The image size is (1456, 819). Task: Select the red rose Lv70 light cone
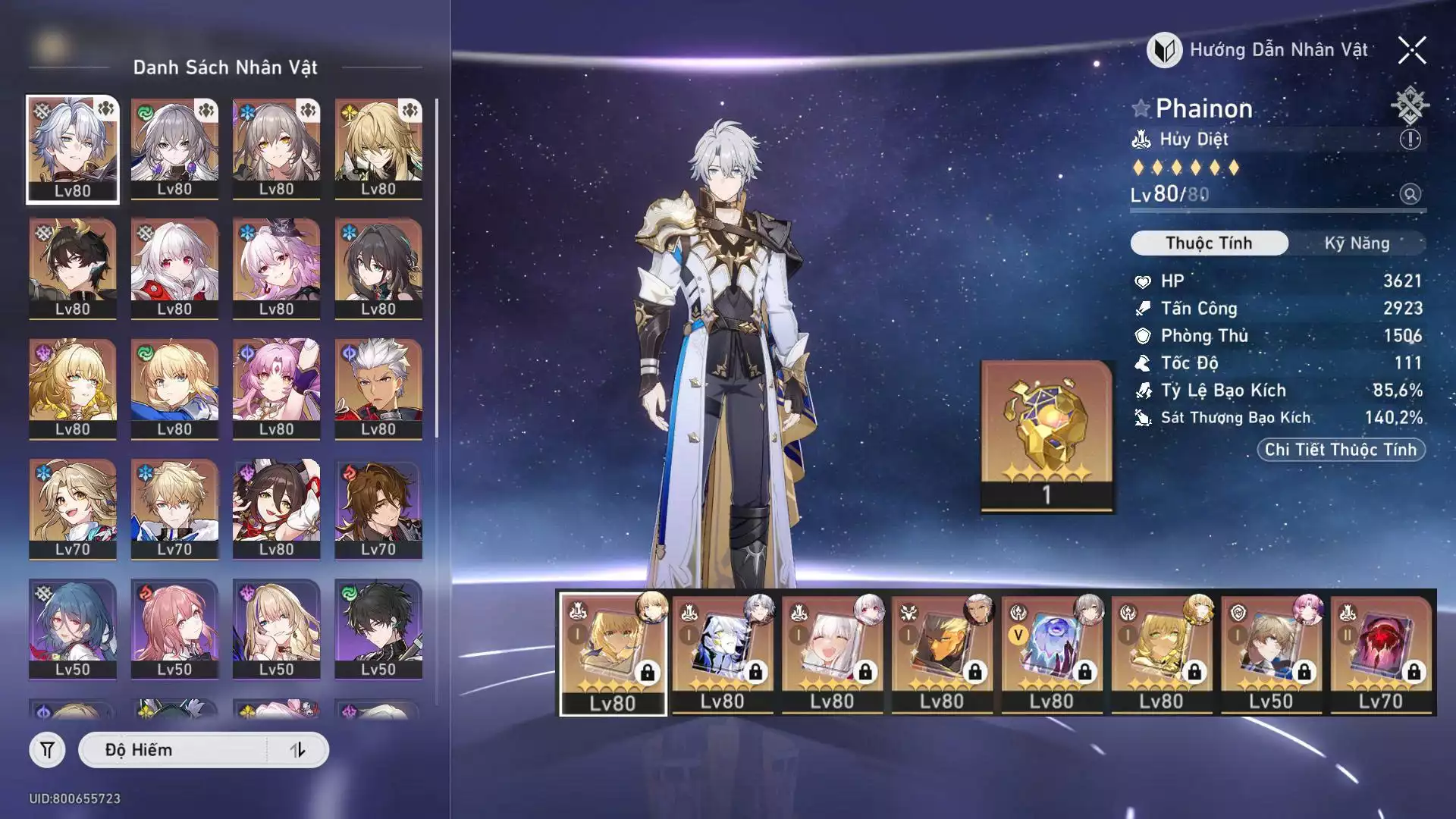click(1380, 652)
